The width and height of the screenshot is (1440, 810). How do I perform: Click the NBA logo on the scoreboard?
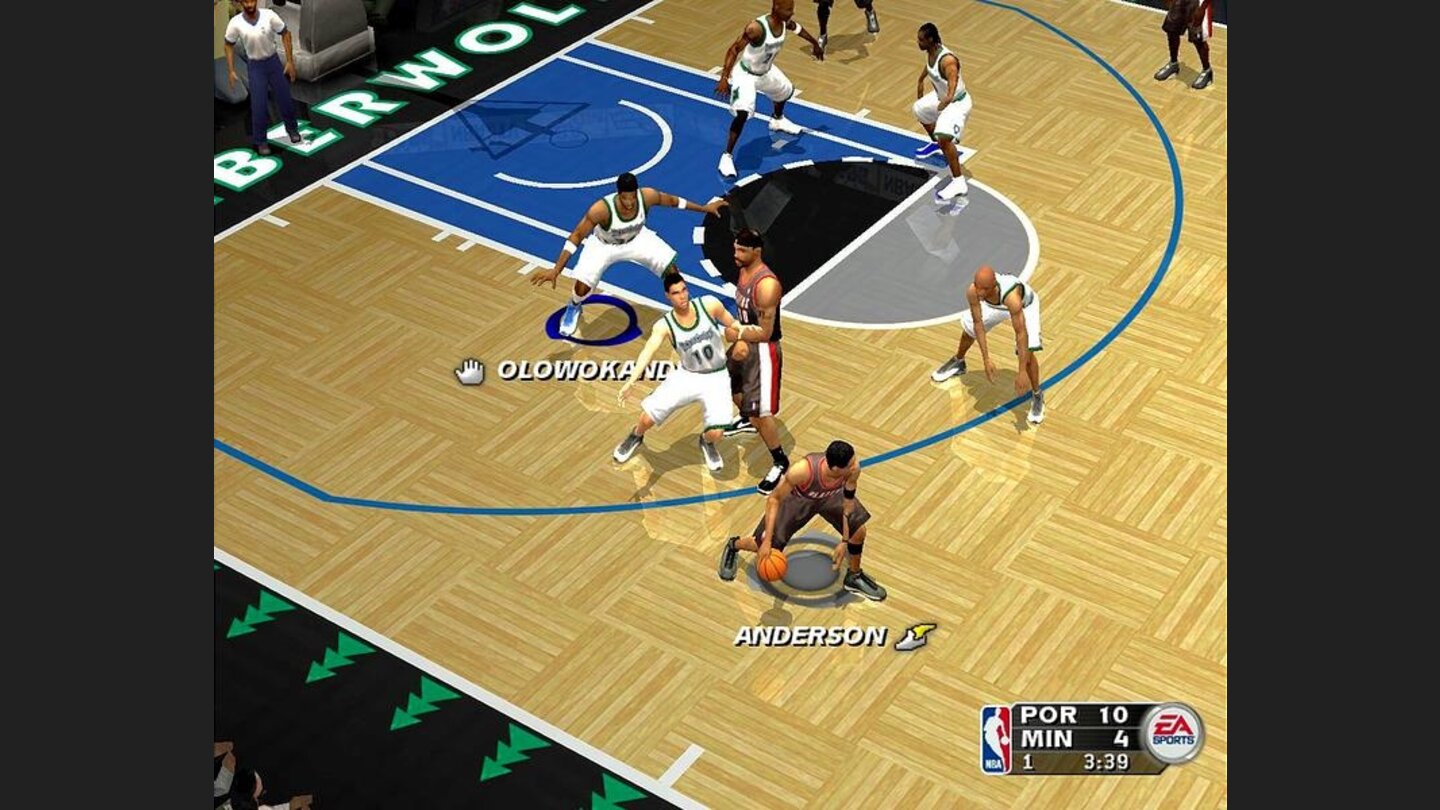996,740
